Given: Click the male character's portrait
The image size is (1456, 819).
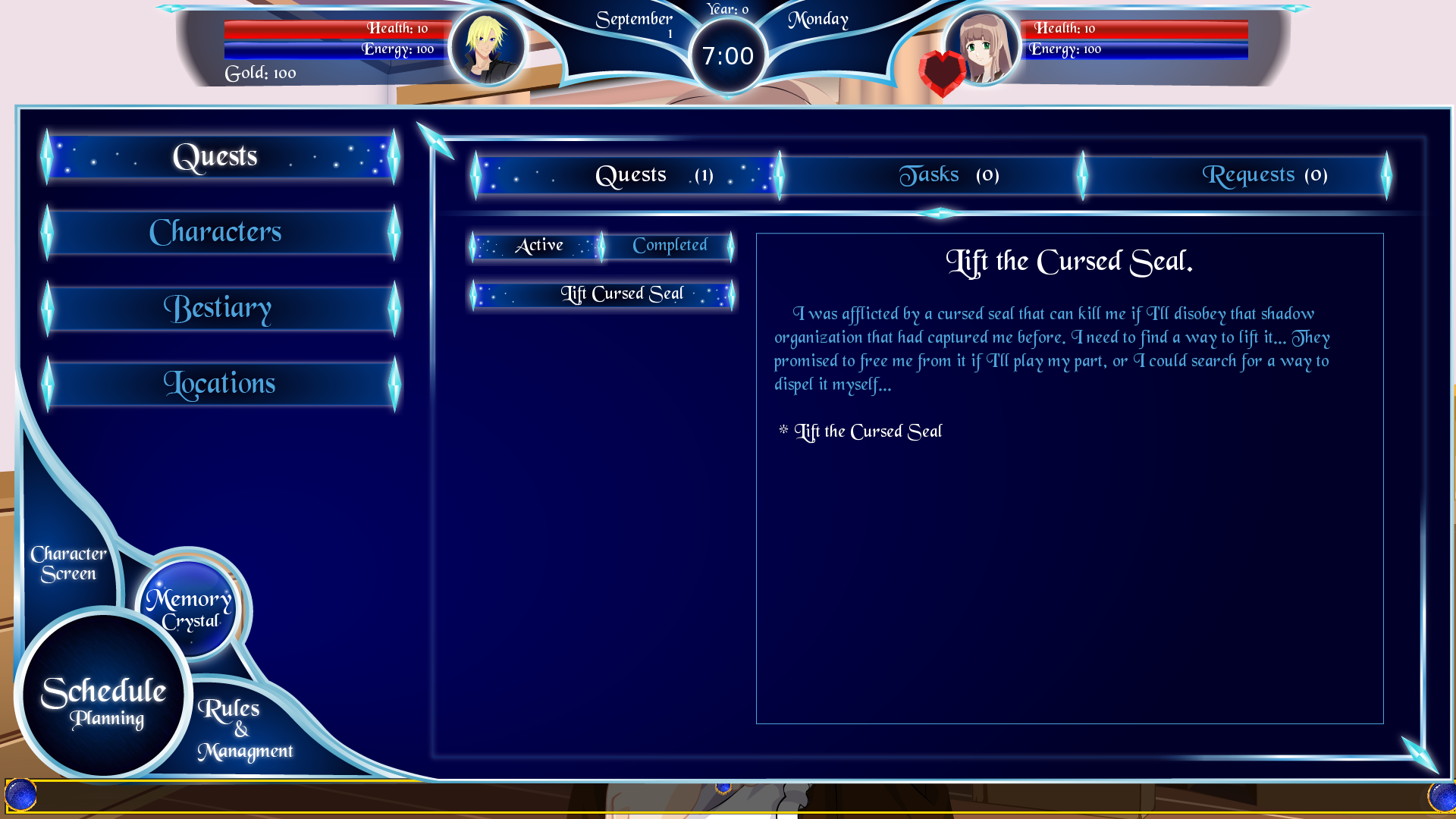Looking at the screenshot, I should click(x=486, y=48).
